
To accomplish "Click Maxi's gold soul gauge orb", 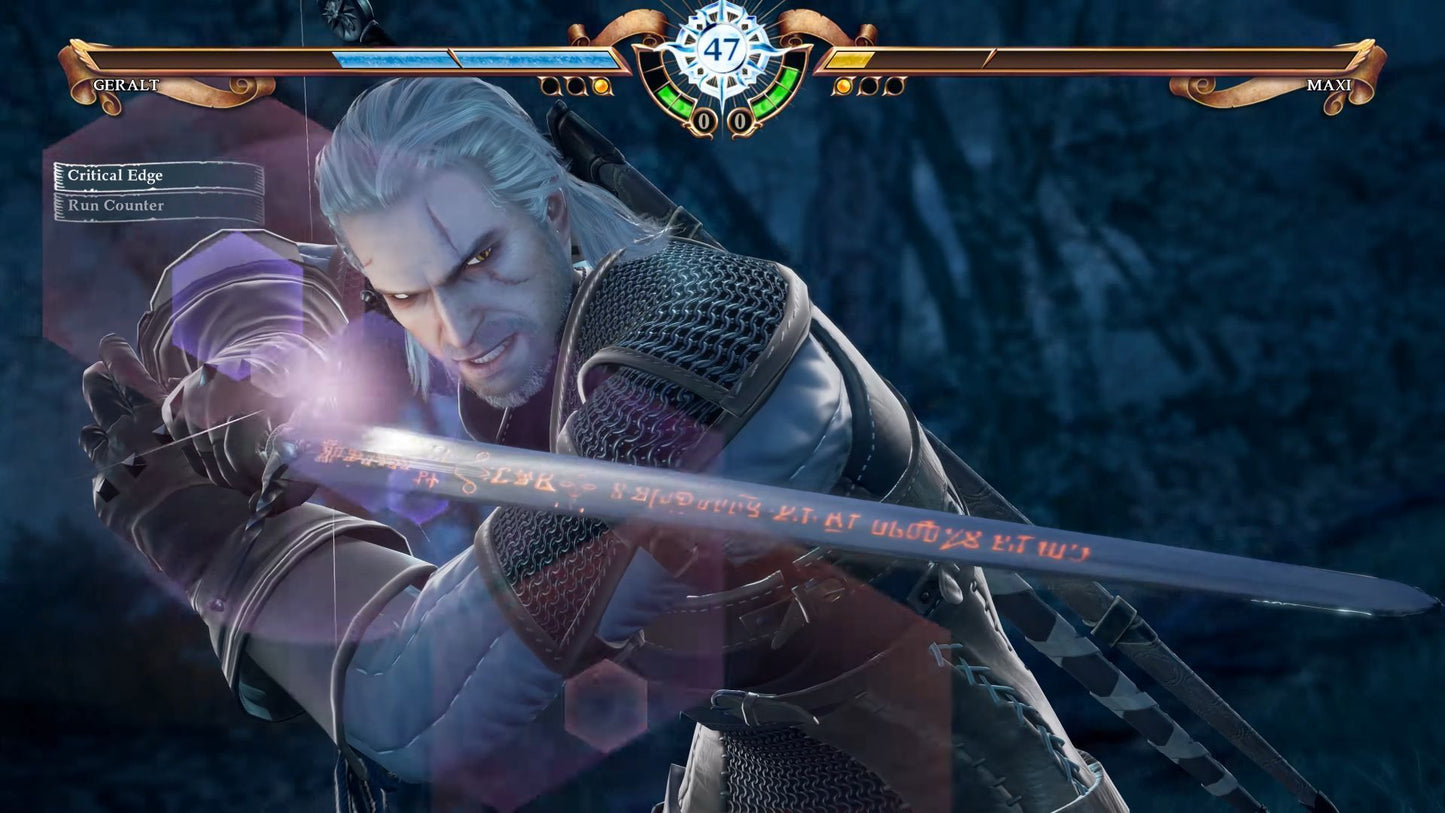I will [x=843, y=87].
